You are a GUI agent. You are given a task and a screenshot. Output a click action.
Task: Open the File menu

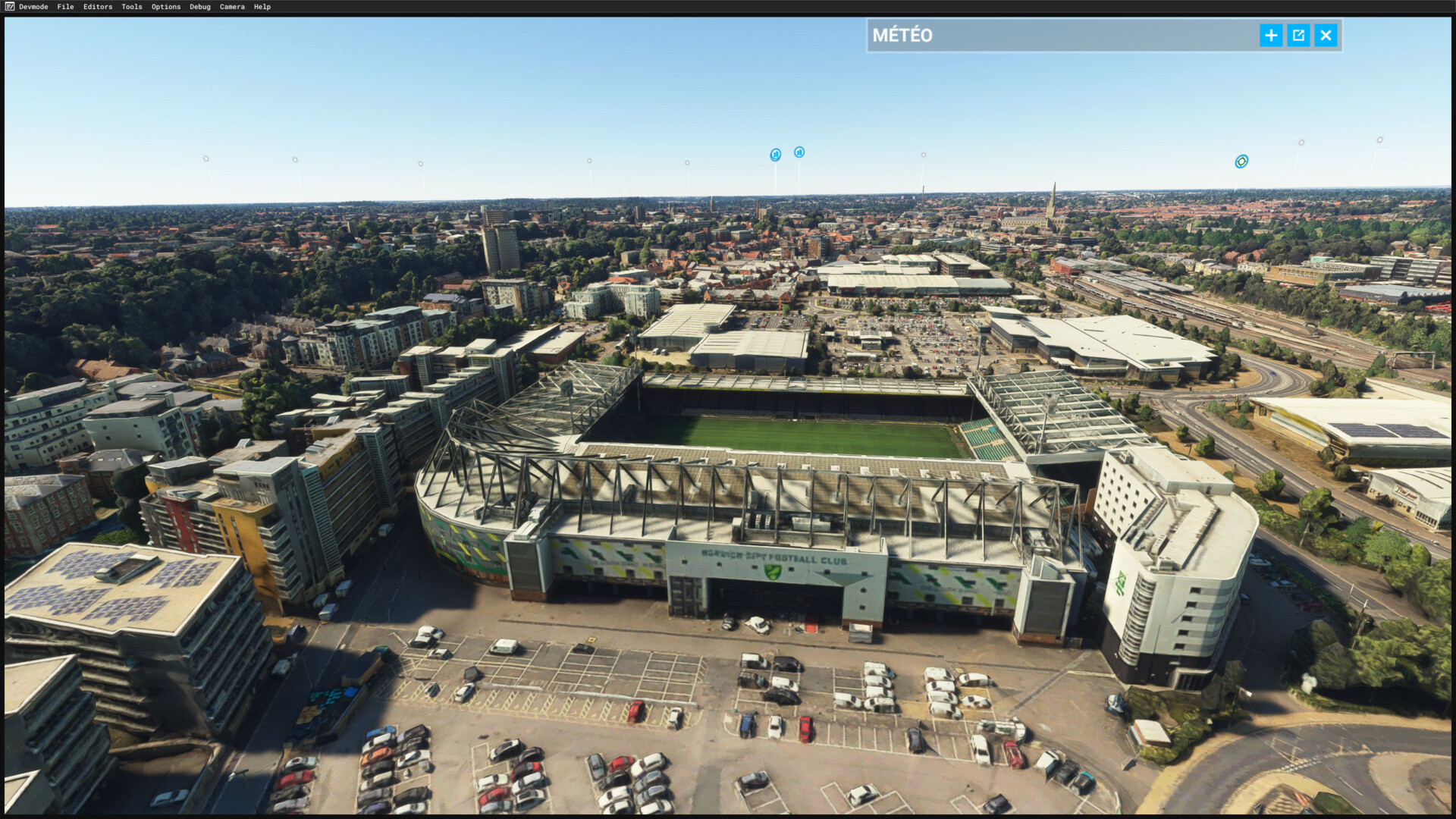coord(65,7)
